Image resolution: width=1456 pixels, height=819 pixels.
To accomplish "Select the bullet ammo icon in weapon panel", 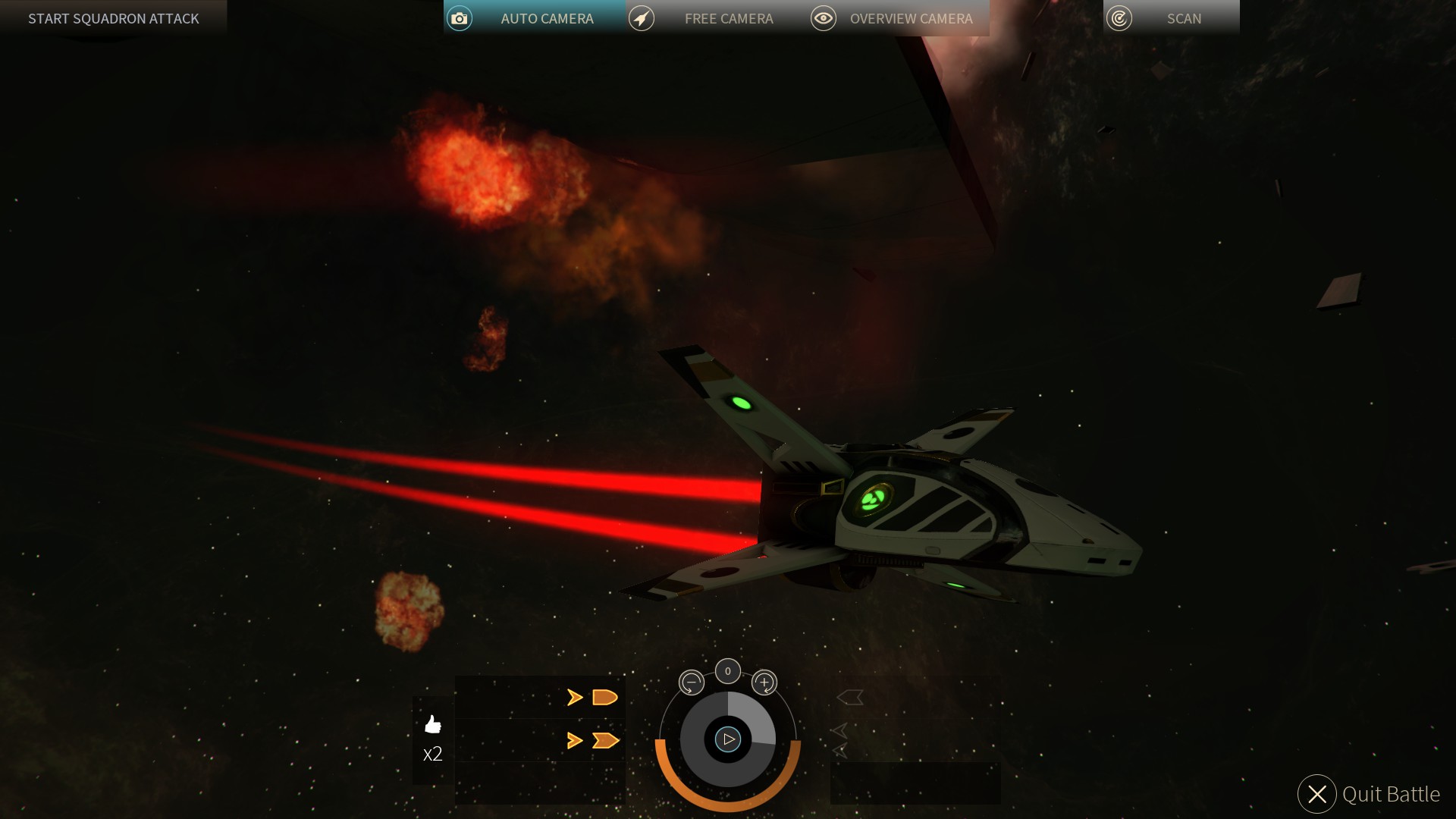I will pos(604,698).
